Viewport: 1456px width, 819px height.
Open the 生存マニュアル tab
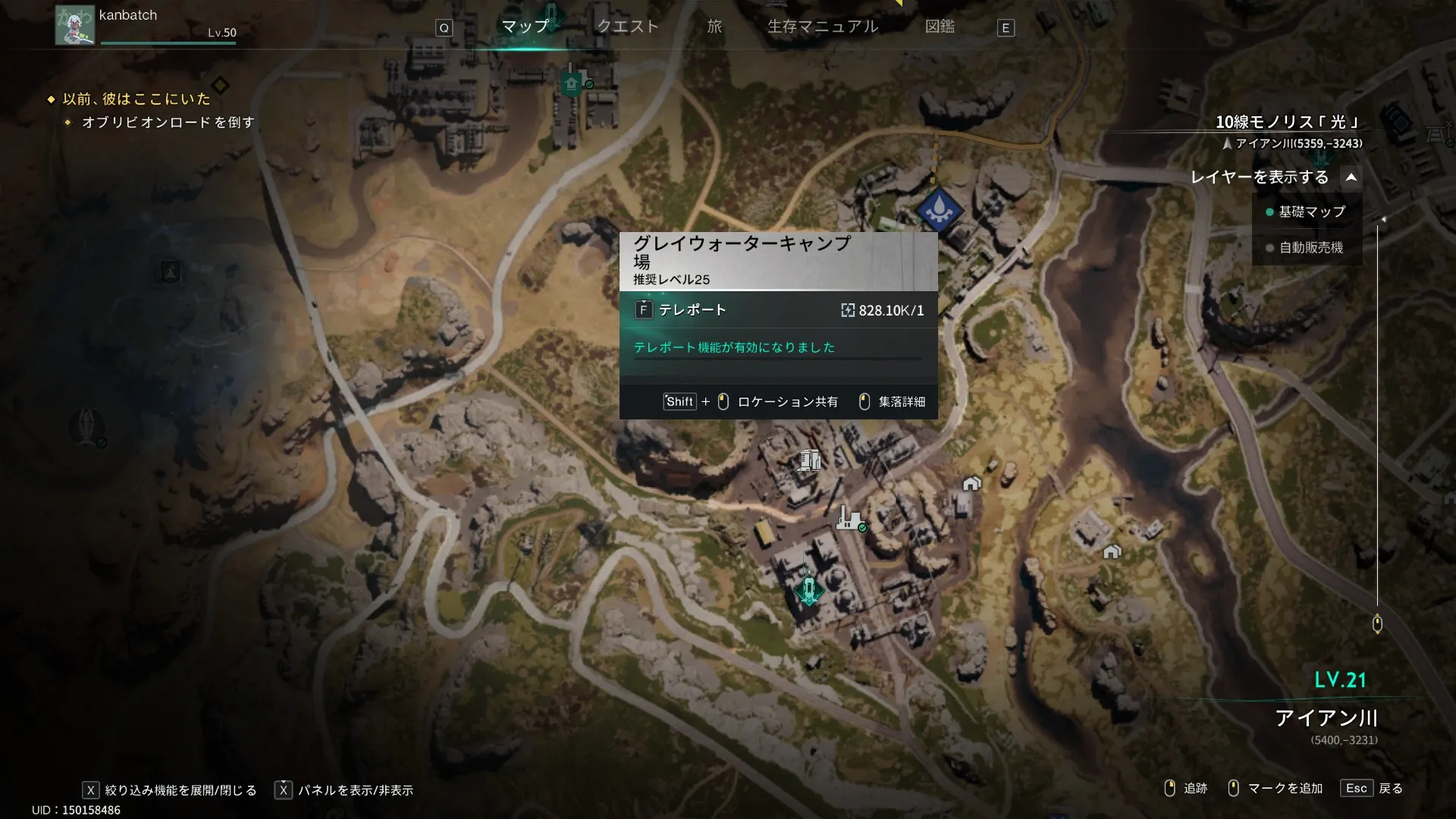[823, 27]
